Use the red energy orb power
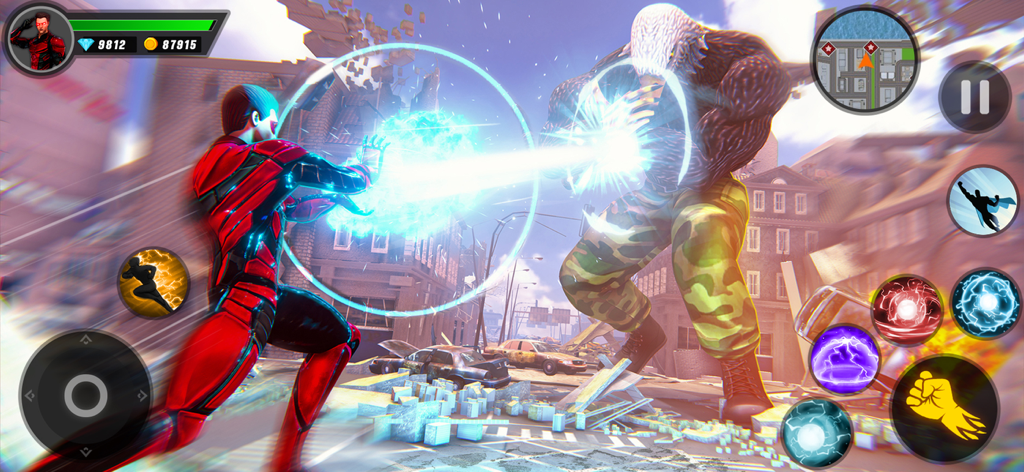The width and height of the screenshot is (1024, 472). (906, 310)
